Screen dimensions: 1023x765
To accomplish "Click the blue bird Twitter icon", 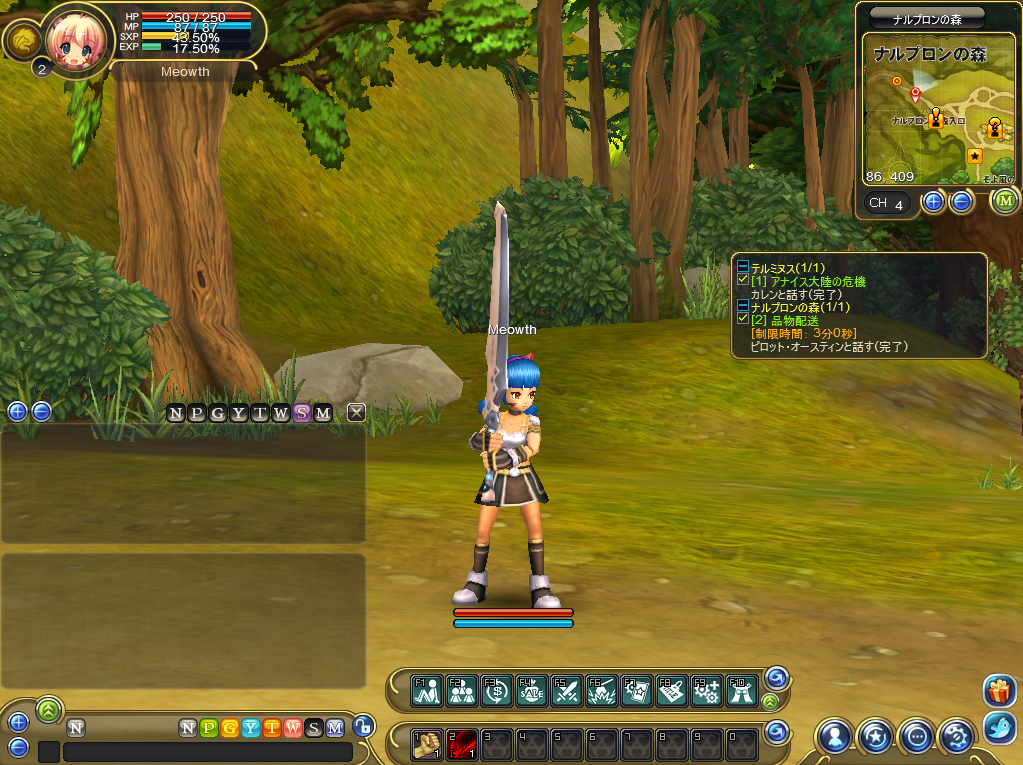I will [1000, 727].
